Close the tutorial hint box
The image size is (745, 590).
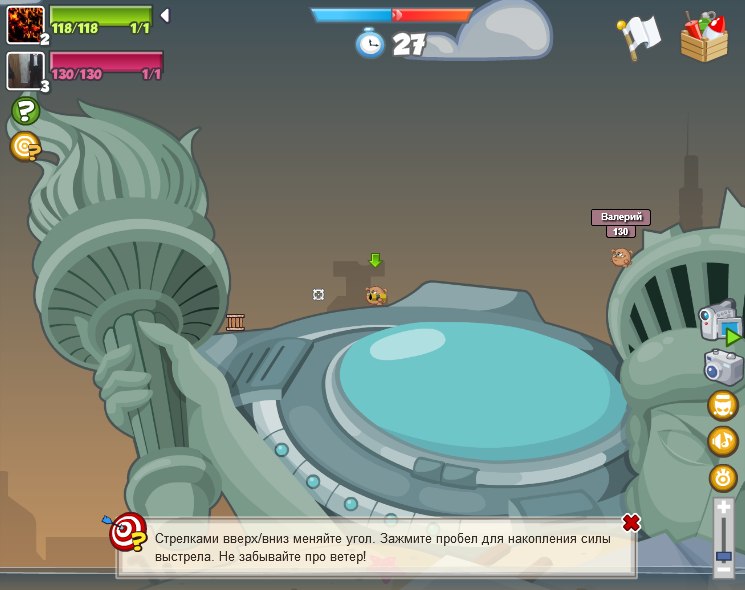(x=631, y=522)
